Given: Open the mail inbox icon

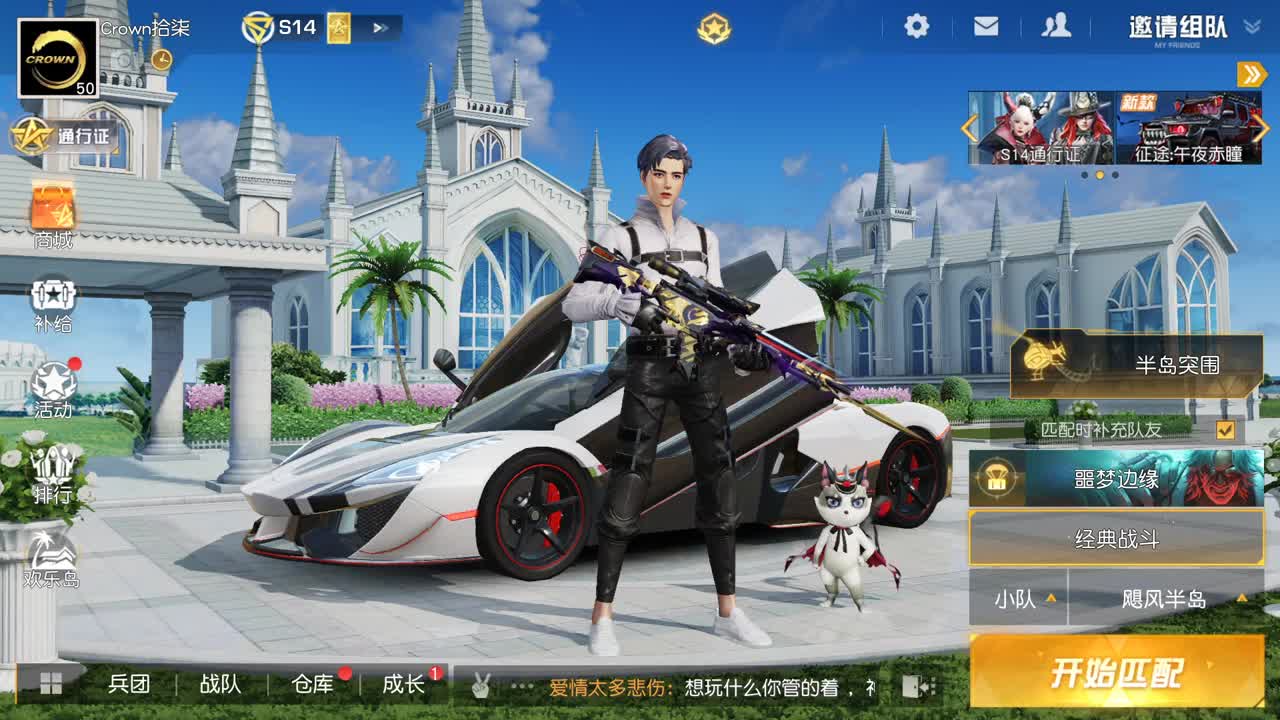Looking at the screenshot, I should point(985,27).
